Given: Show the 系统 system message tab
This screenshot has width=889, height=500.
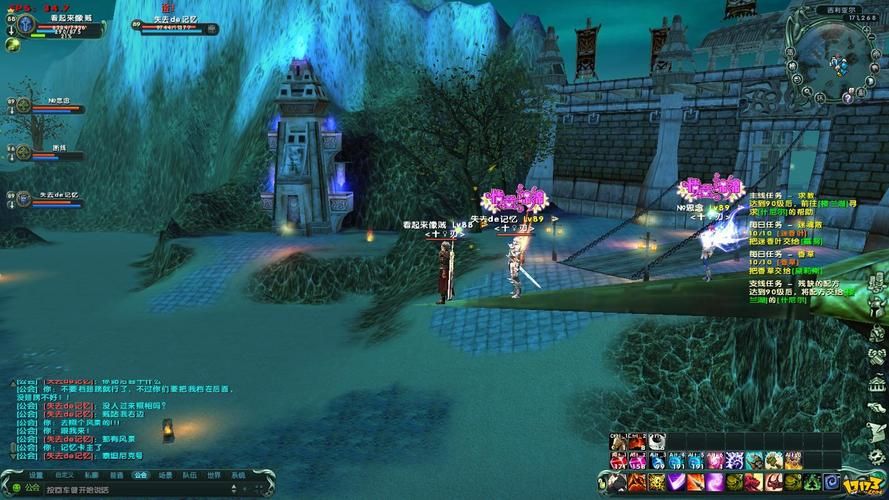Looking at the screenshot, I should click(x=238, y=475).
